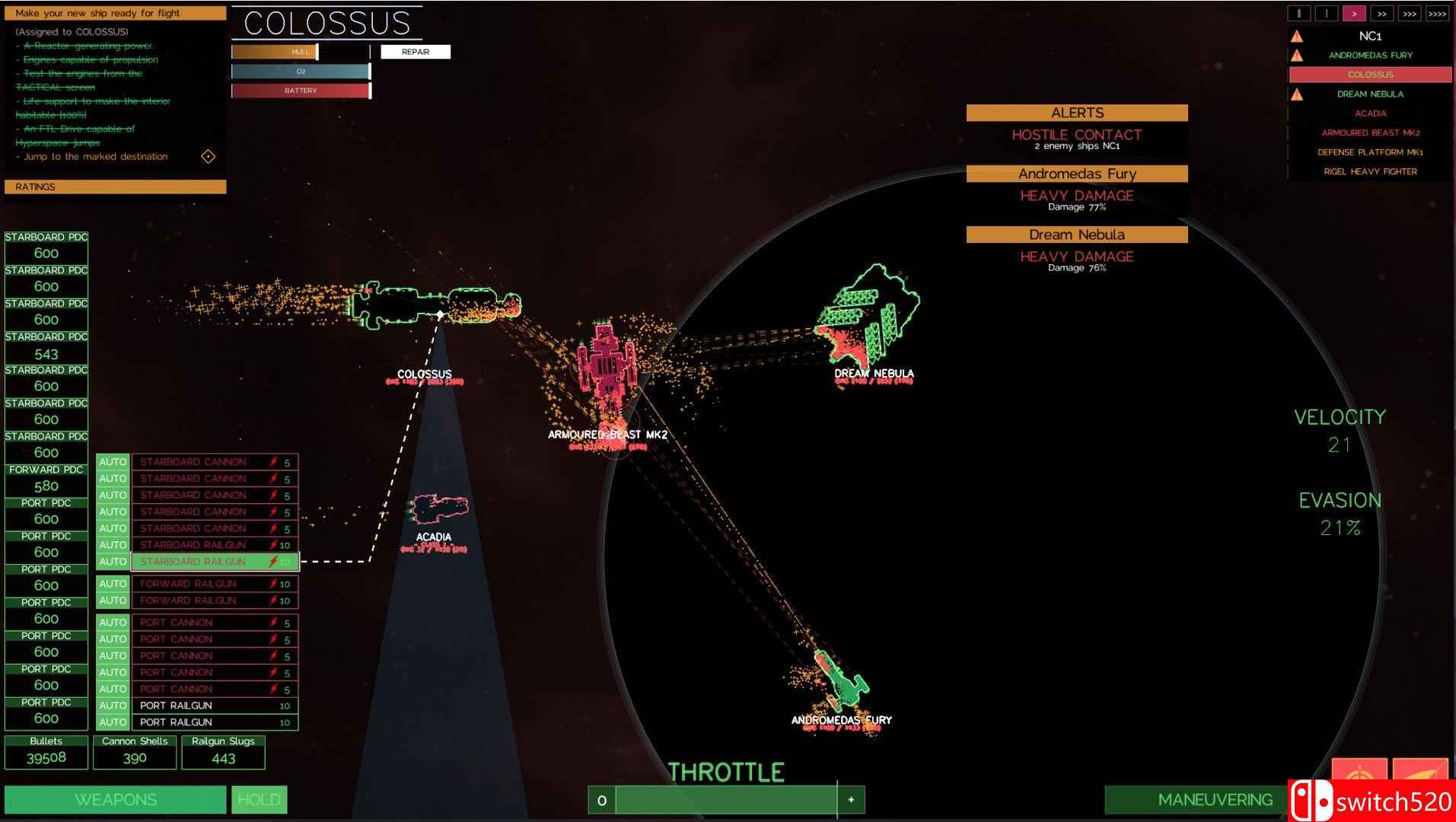Click the REPAIR button beside the hull bar
Viewport: 1456px width, 822px height.
click(415, 52)
